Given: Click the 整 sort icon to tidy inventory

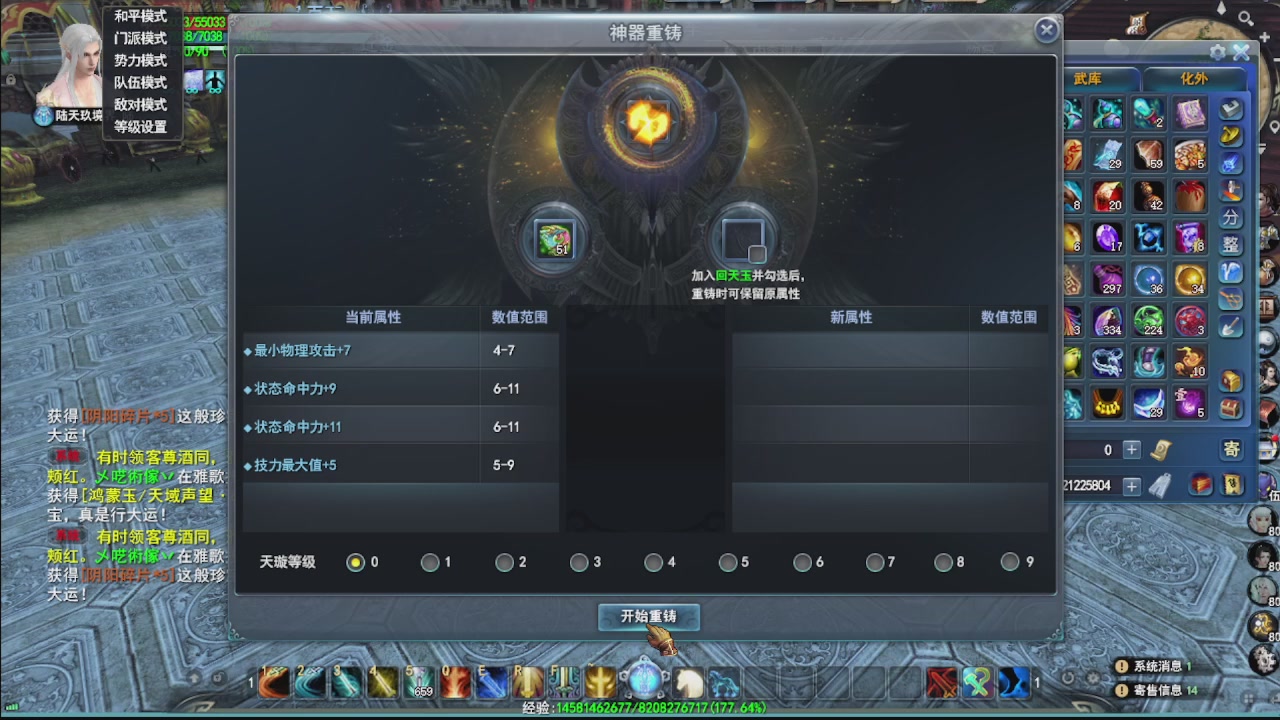Looking at the screenshot, I should (x=1232, y=242).
